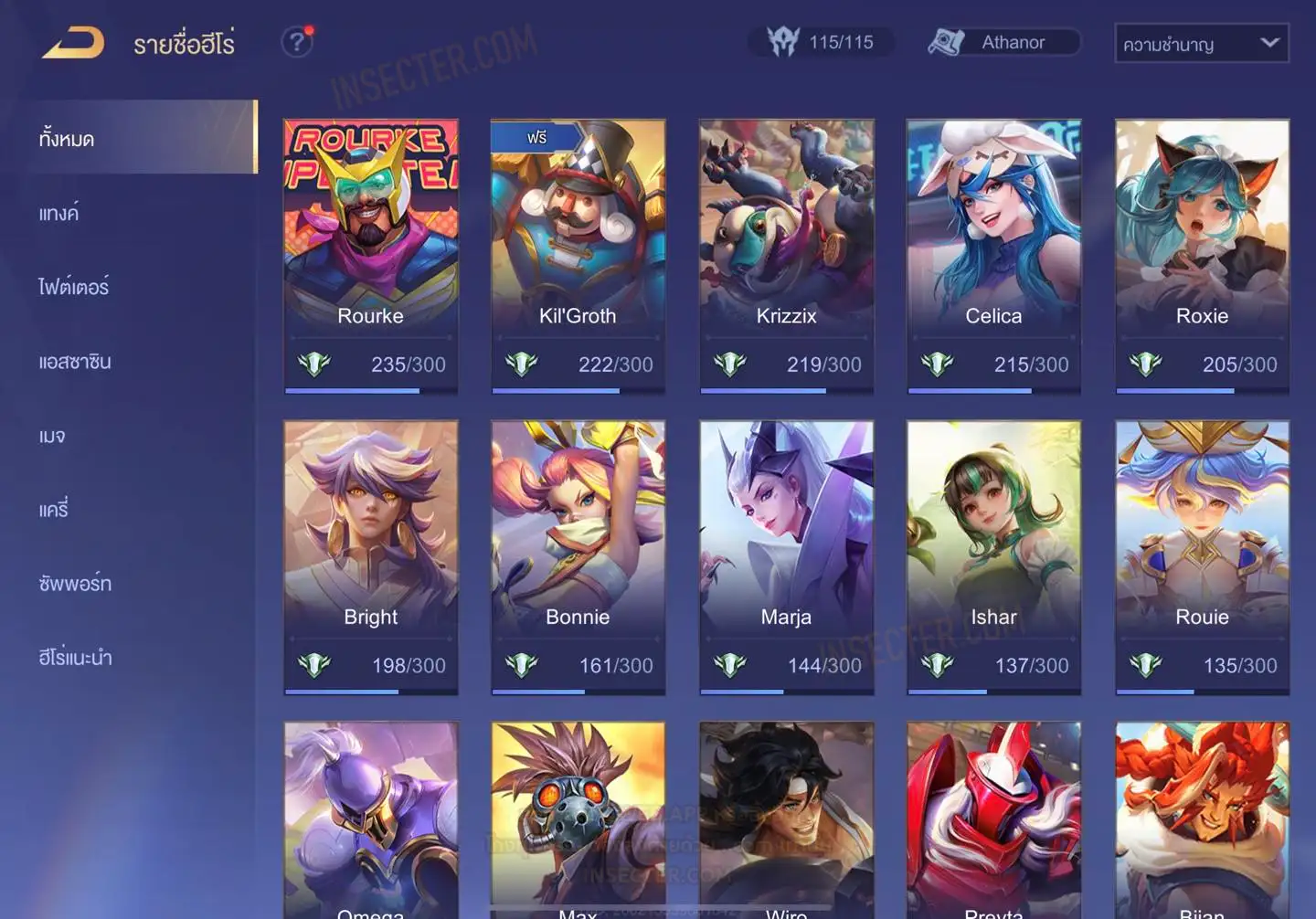Pick the free Kil'Groth hero card
This screenshot has height=919, width=1316.
tap(578, 256)
